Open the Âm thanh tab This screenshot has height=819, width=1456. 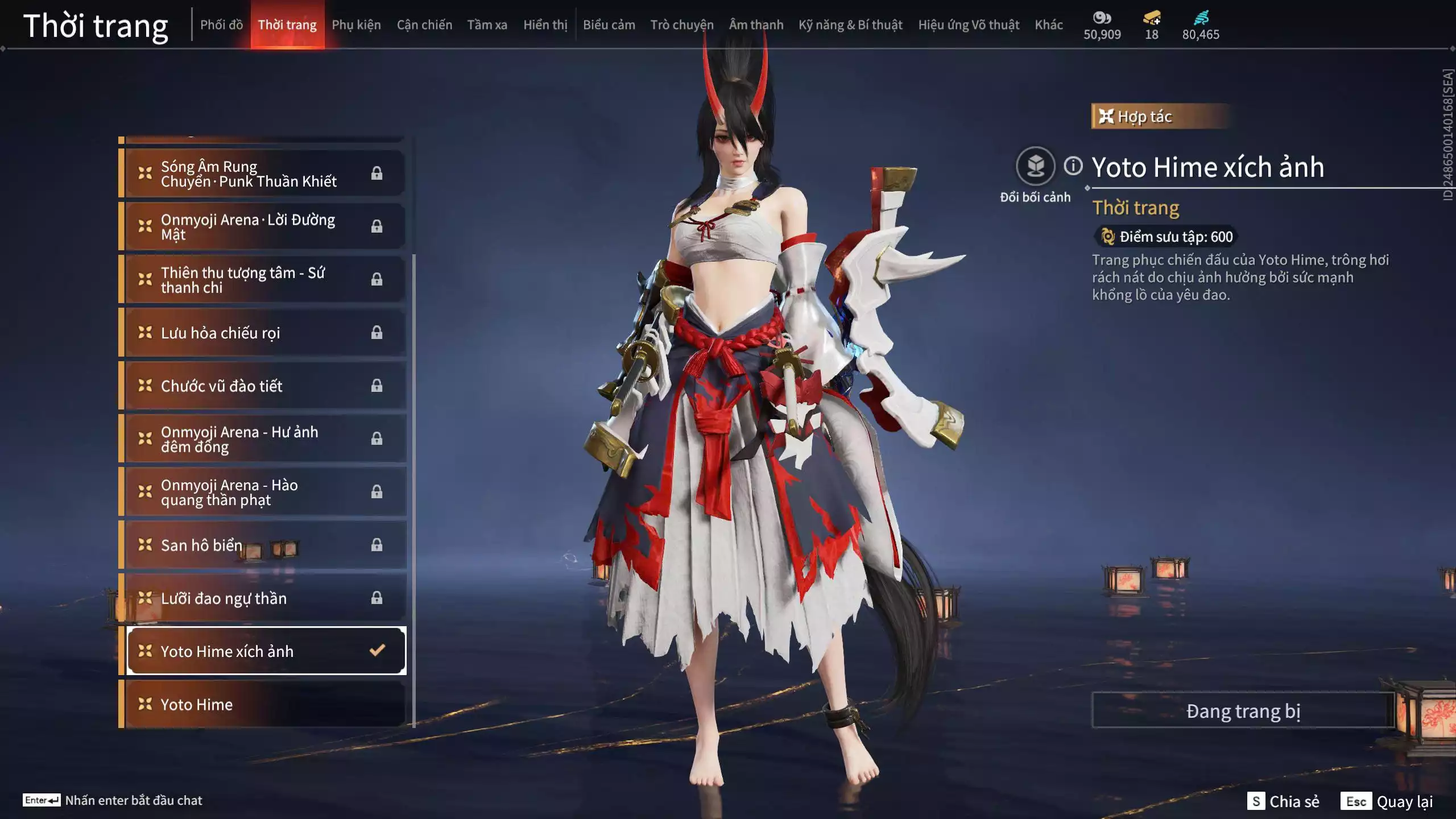tap(756, 25)
